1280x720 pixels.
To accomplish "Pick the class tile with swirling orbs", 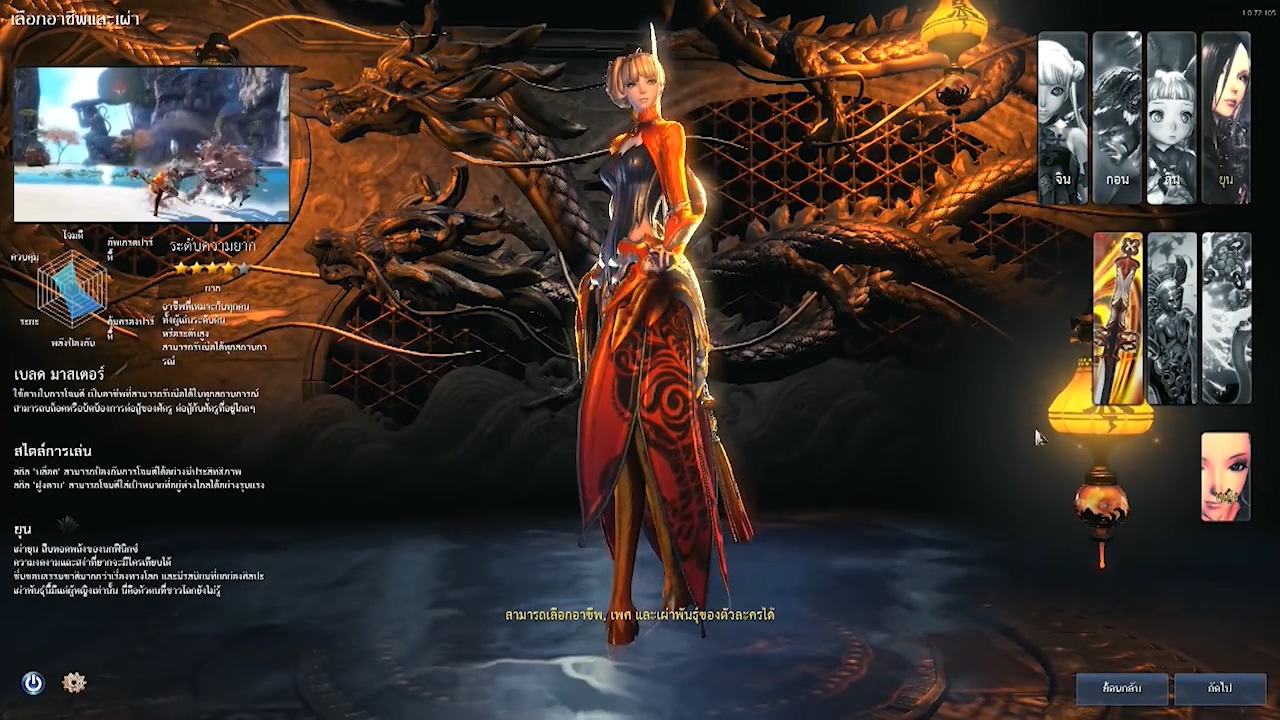I will [x=1226, y=318].
